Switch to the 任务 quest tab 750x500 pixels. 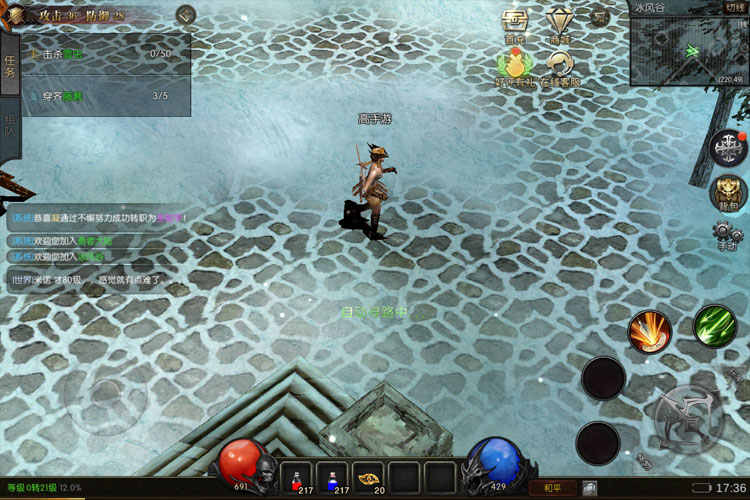tap(10, 66)
